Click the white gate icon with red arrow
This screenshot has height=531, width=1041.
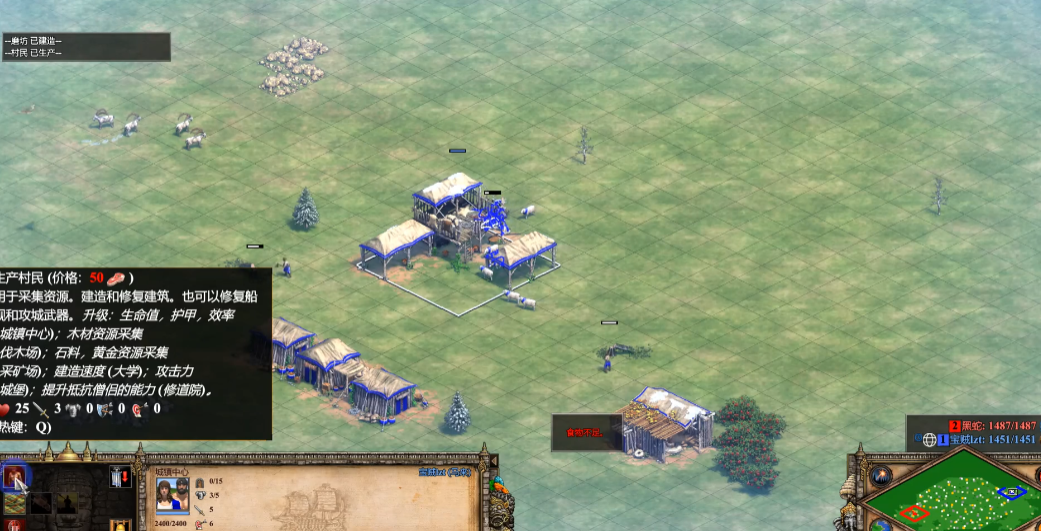point(122,477)
